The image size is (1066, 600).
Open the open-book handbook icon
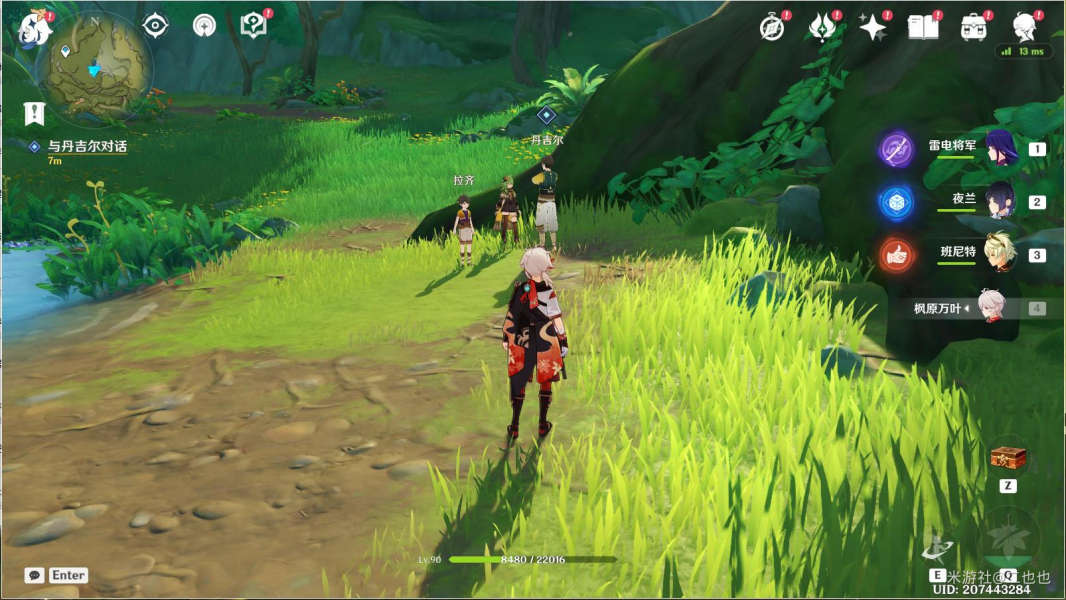click(x=923, y=28)
